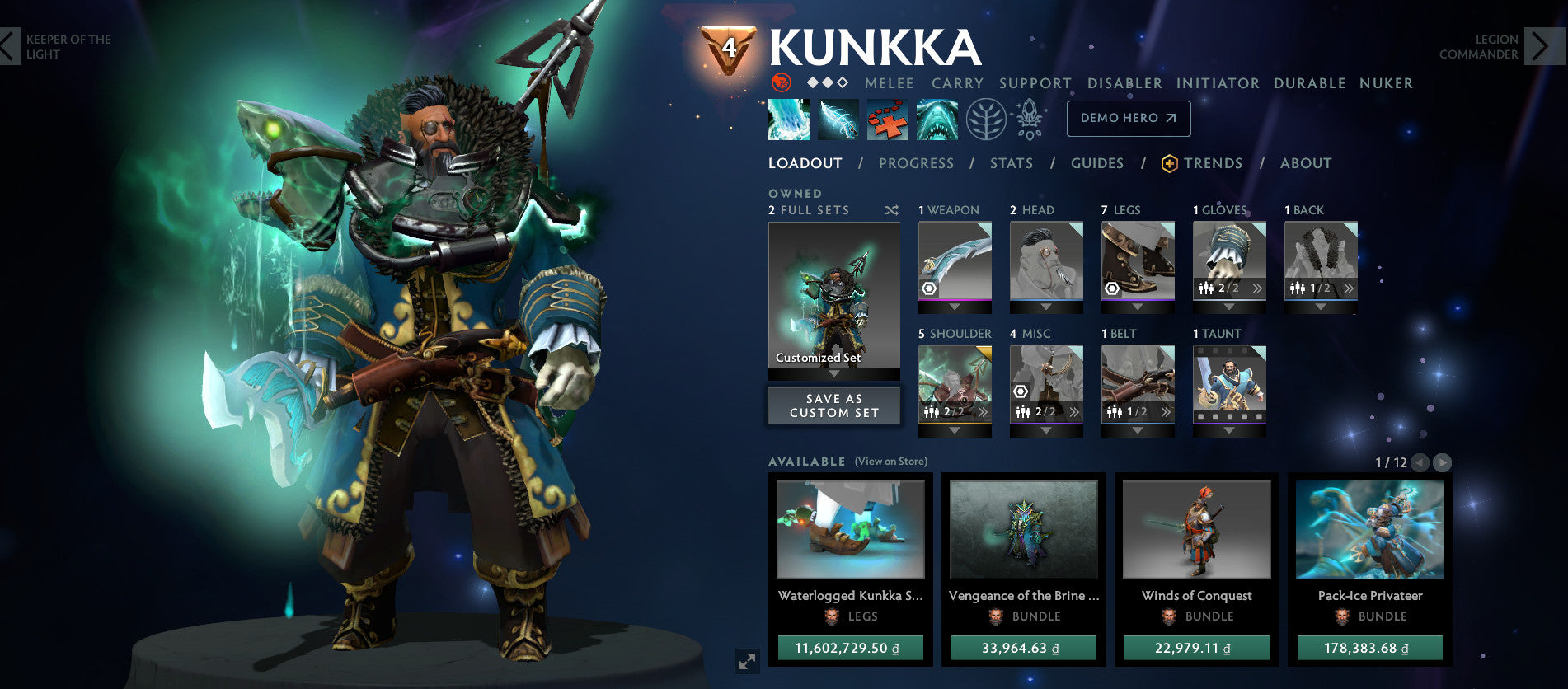Switch to the Stats tab
1568x689 pixels.
(x=1012, y=163)
